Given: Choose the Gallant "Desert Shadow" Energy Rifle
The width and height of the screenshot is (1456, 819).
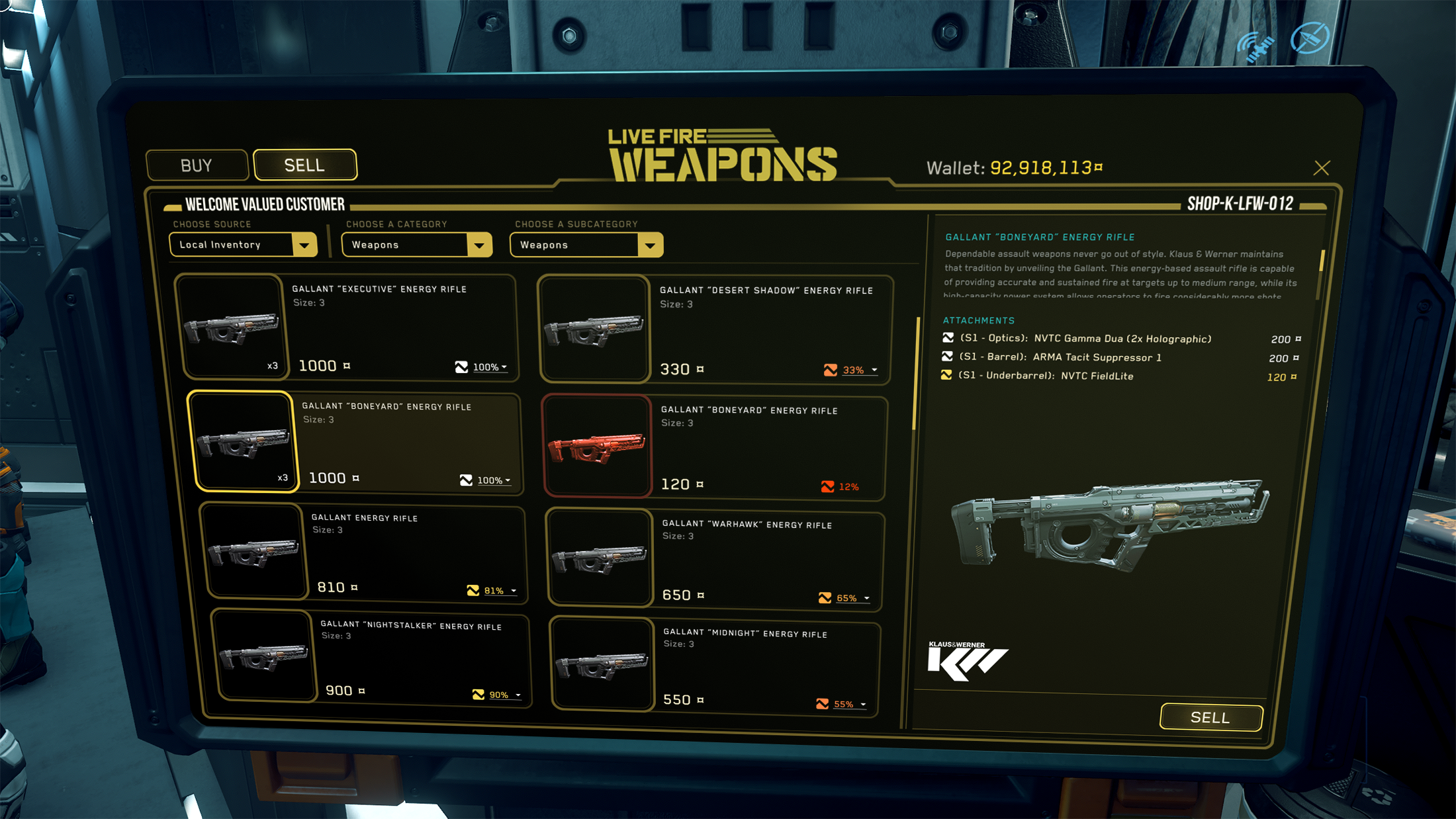Looking at the screenshot, I should (715, 329).
